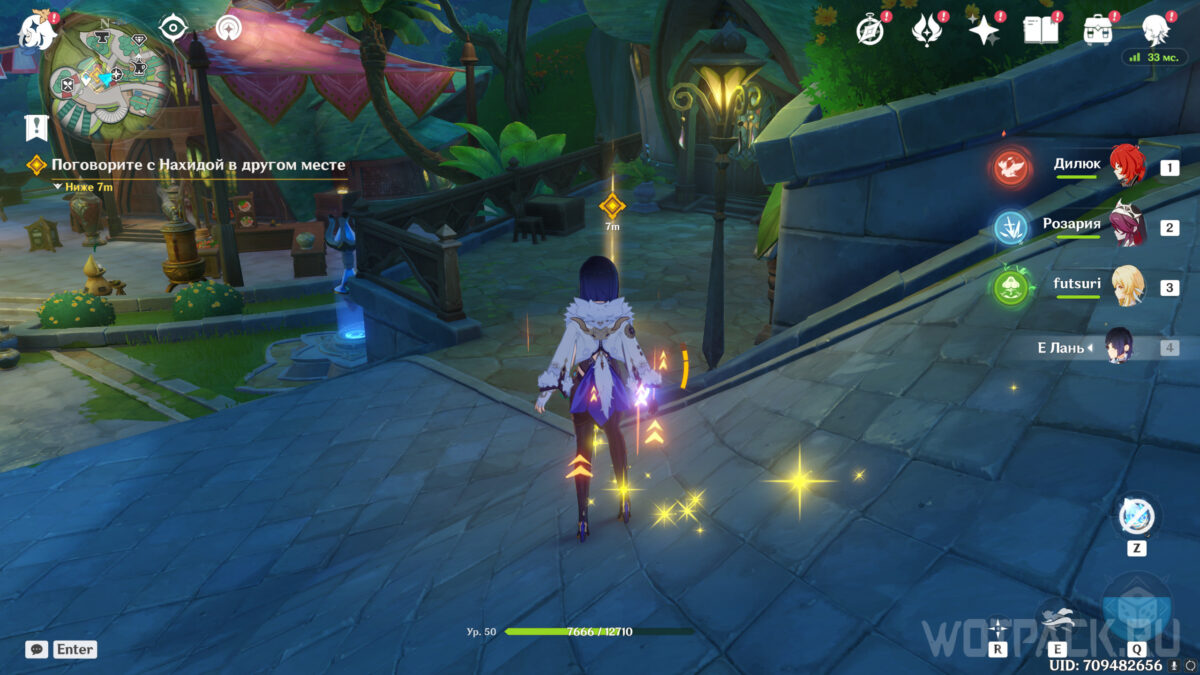Open the quest journal bookmark icon

[x=36, y=126]
